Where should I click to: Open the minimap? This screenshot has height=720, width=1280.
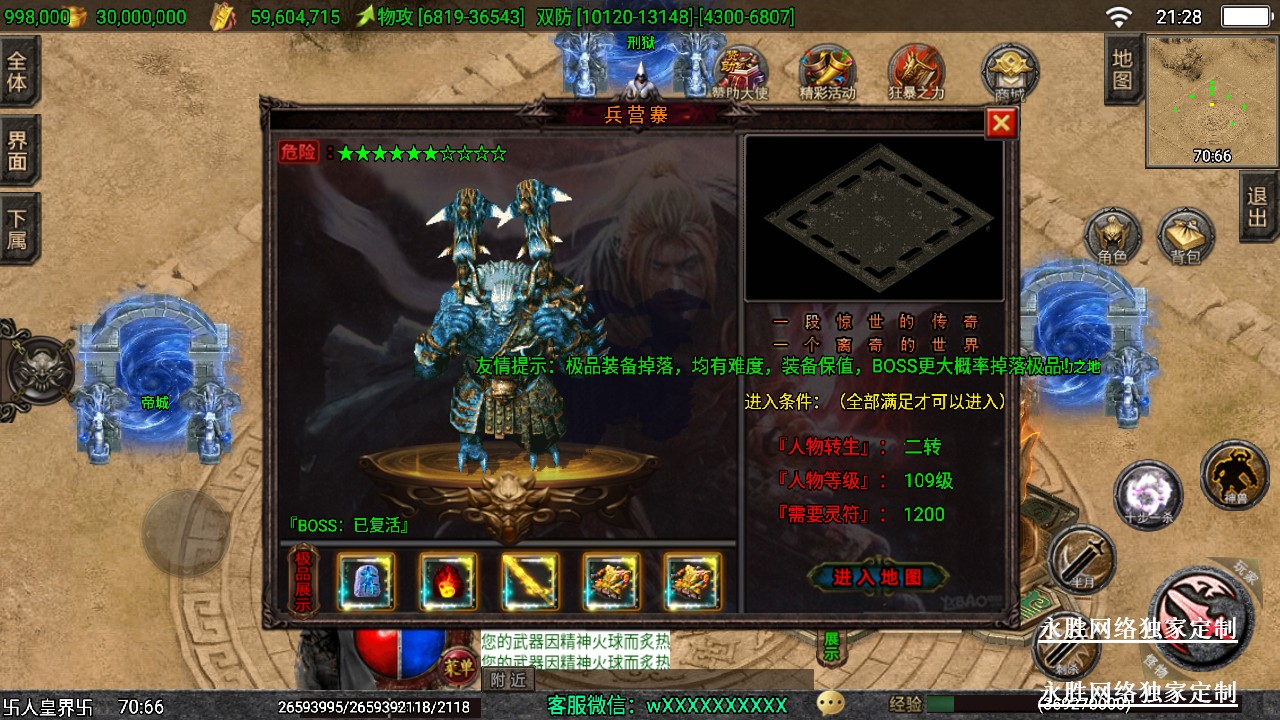pyautogui.click(x=1211, y=101)
